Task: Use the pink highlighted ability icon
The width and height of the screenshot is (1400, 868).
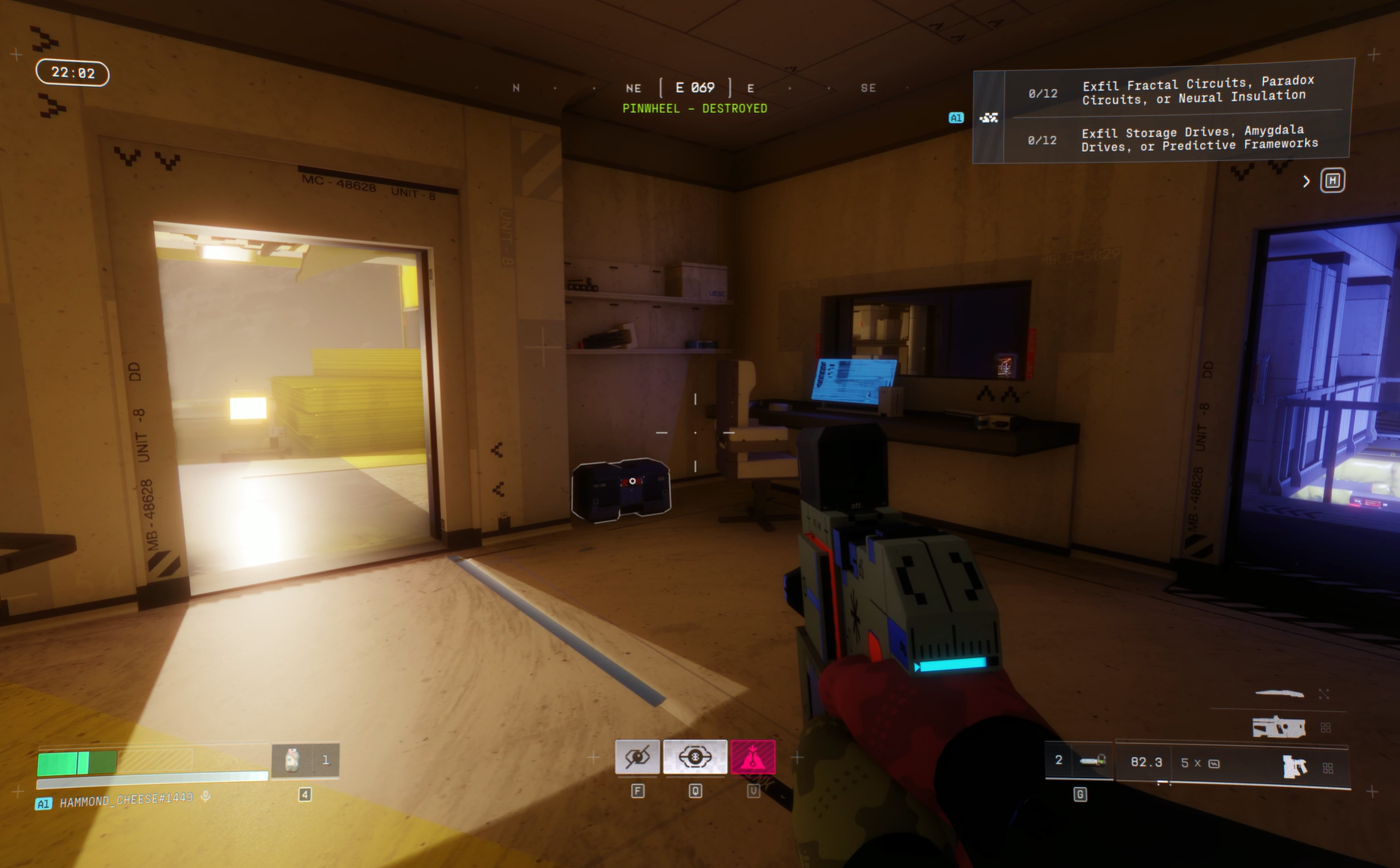Action: click(752, 757)
